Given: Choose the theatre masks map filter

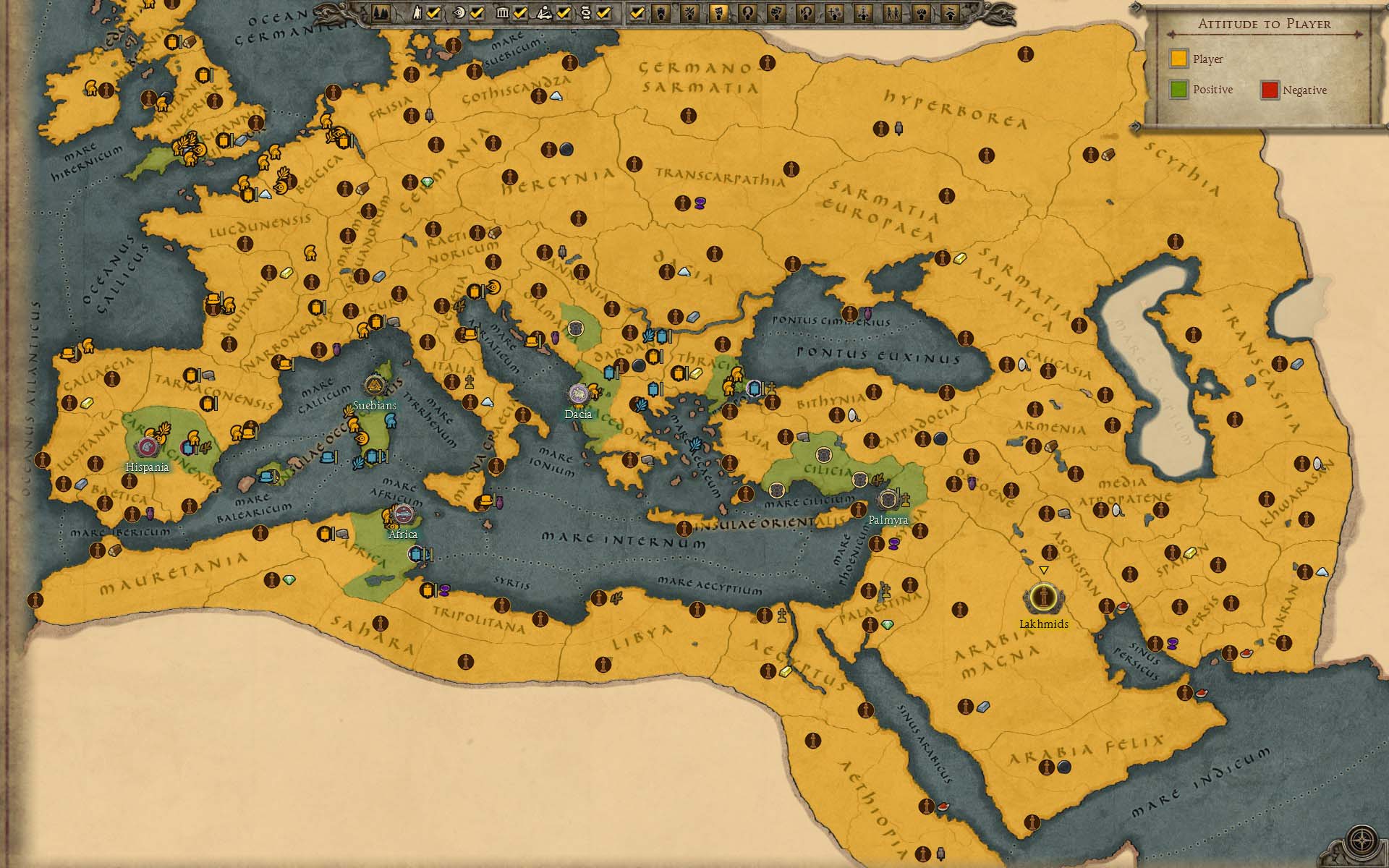Looking at the screenshot, I should click(776, 13).
